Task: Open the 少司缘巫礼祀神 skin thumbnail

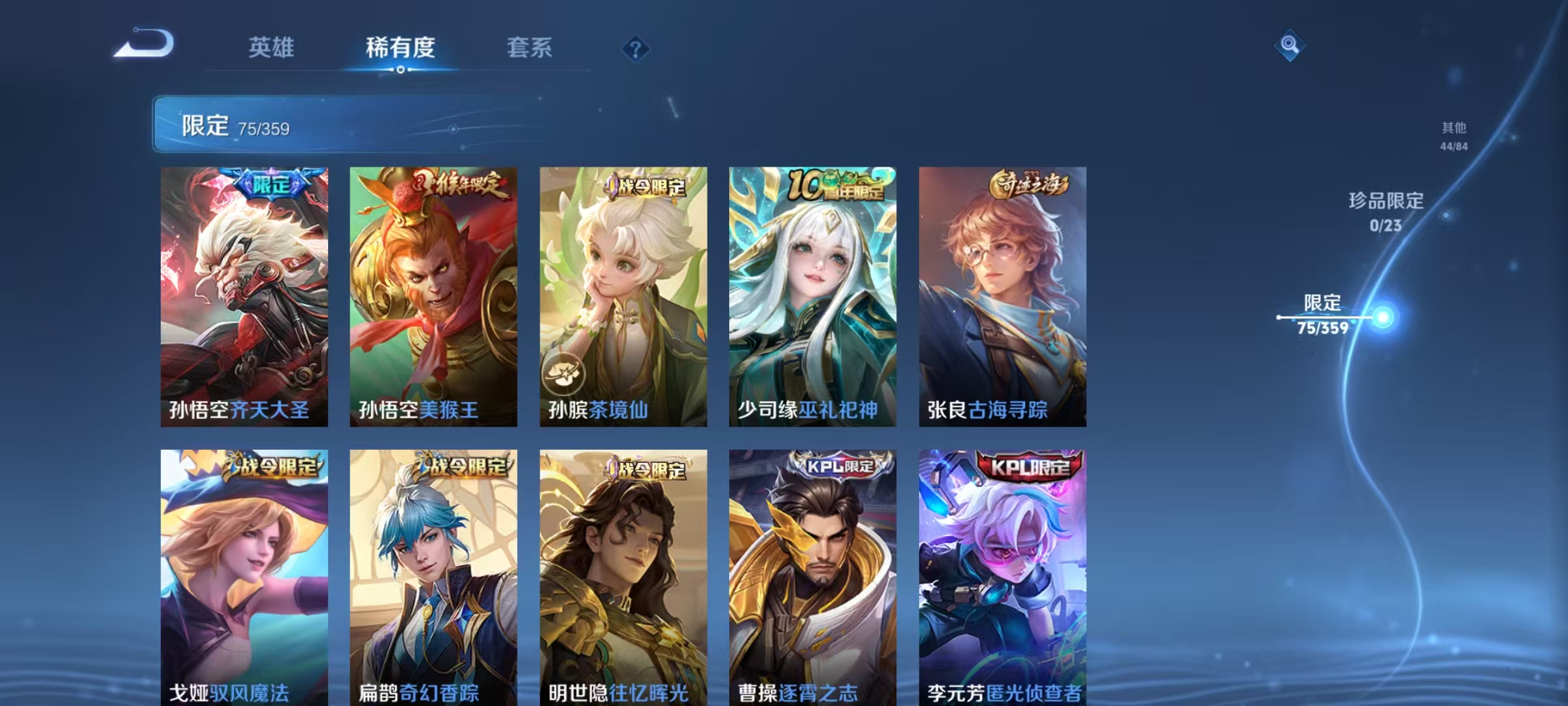Action: click(x=815, y=294)
